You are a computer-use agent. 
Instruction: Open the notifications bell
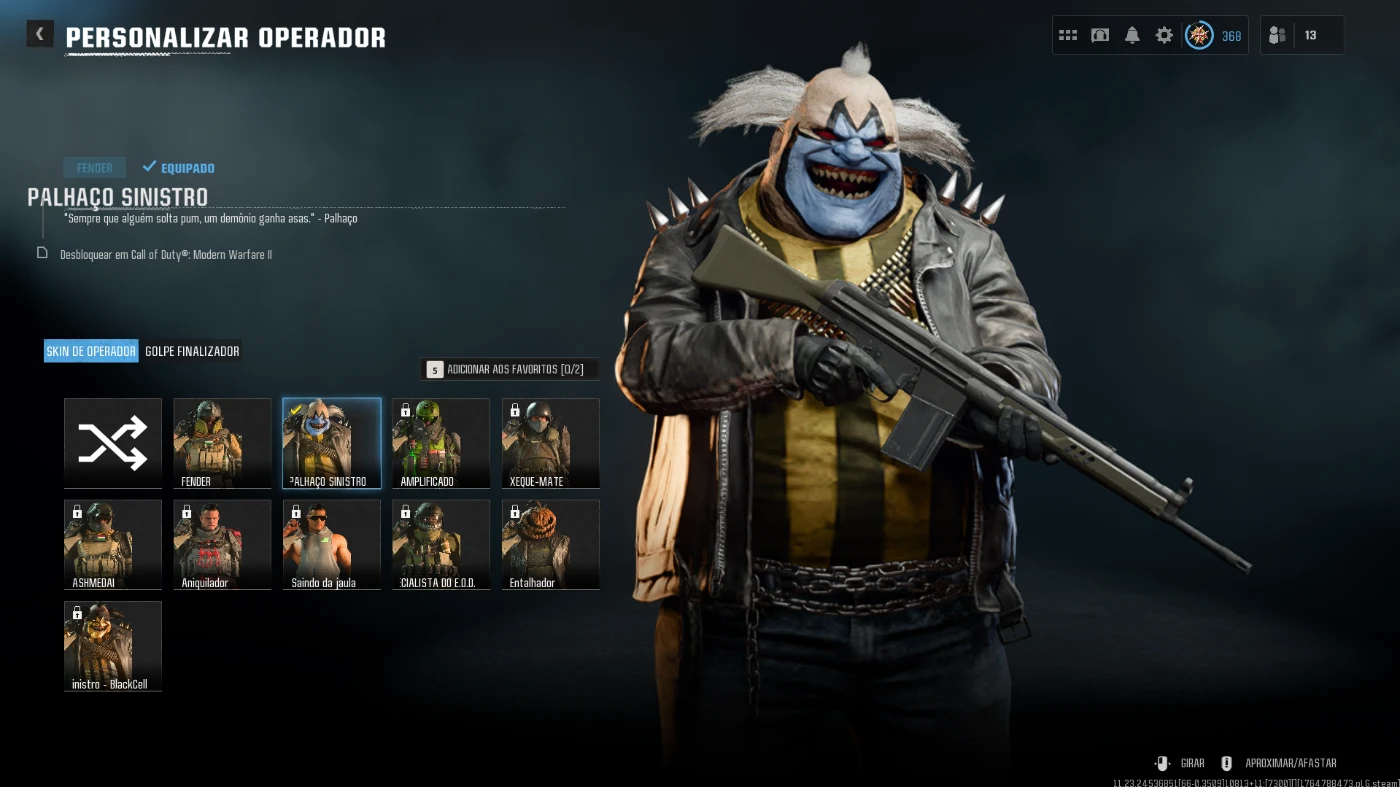click(x=1132, y=35)
